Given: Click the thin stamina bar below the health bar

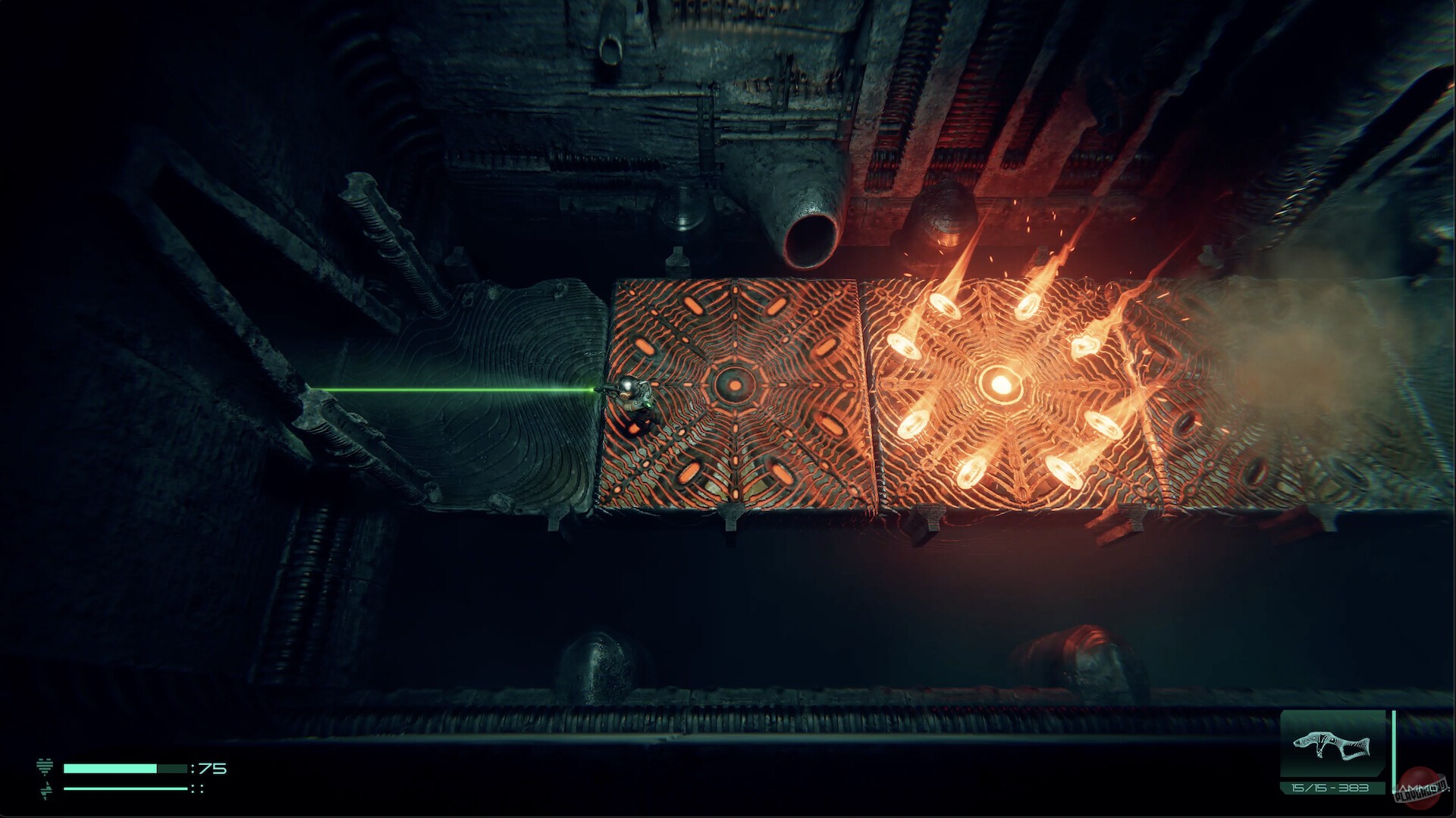Looking at the screenshot, I should tap(124, 788).
